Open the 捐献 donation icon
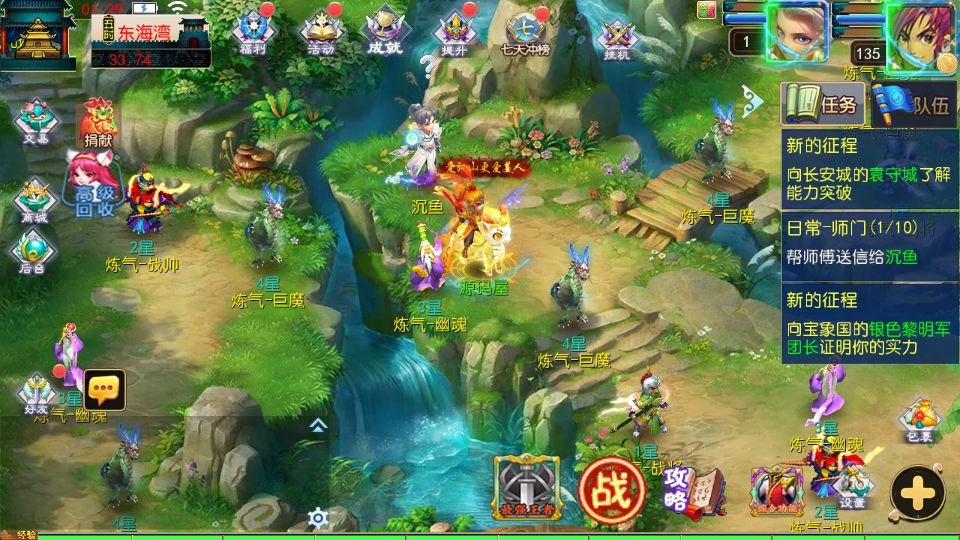Screen dimensions: 960x540 (98, 122)
